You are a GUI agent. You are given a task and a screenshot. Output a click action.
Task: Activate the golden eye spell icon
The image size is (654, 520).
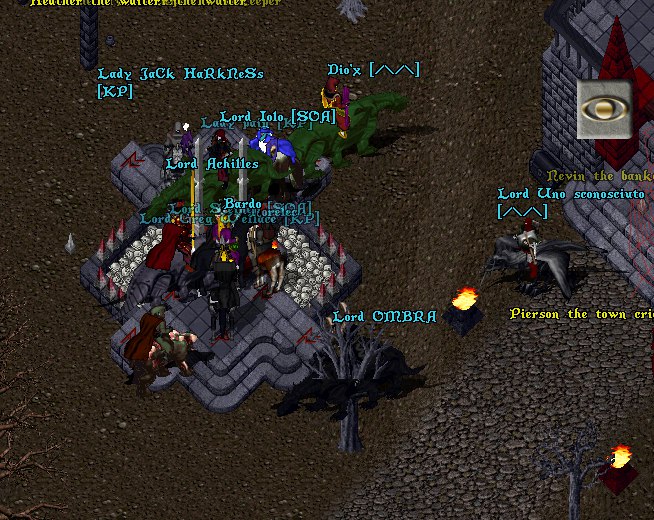[x=603, y=110]
